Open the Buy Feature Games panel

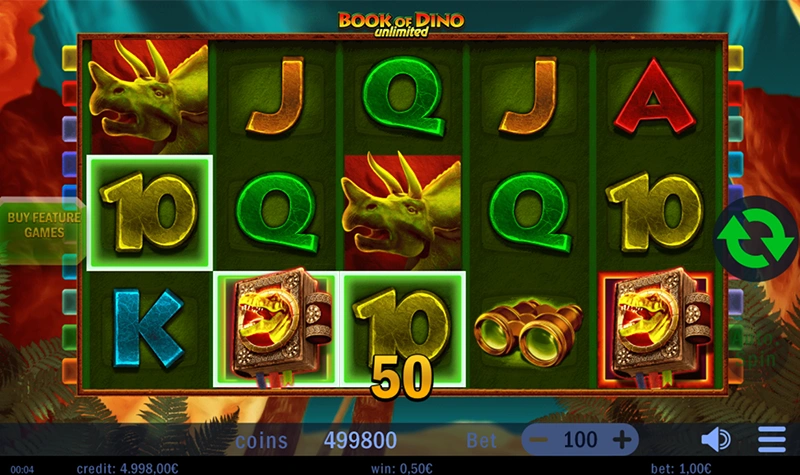pos(39,224)
